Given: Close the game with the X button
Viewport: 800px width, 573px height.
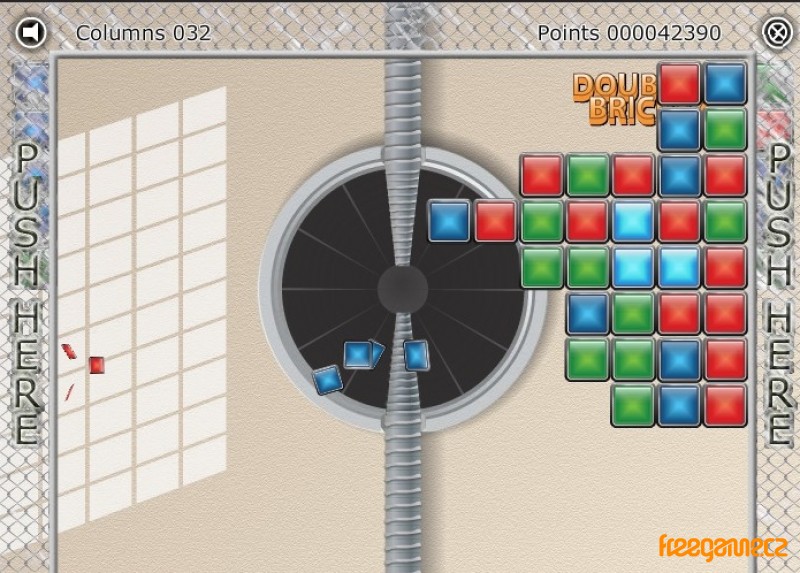Looking at the screenshot, I should pyautogui.click(x=777, y=32).
